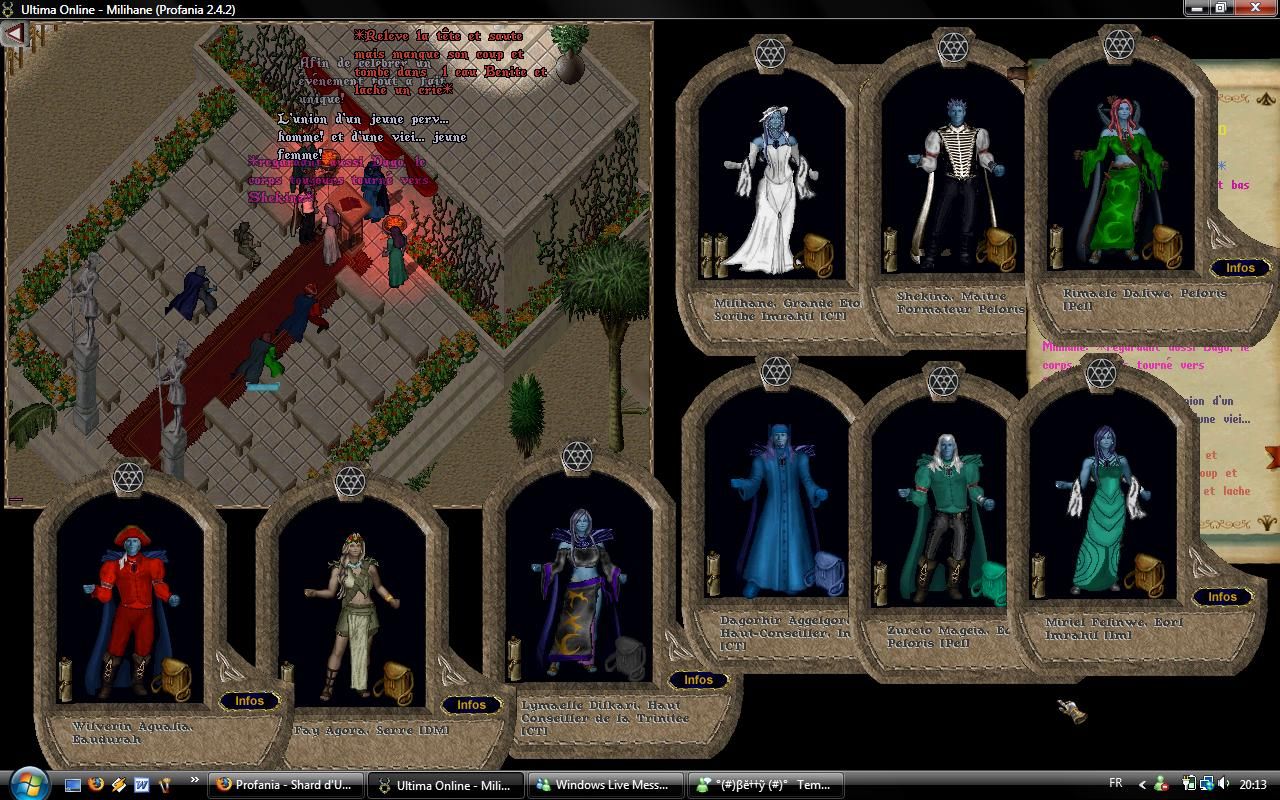Click the scroll on Rimaele Daliwe's paperdoll

1054,248
